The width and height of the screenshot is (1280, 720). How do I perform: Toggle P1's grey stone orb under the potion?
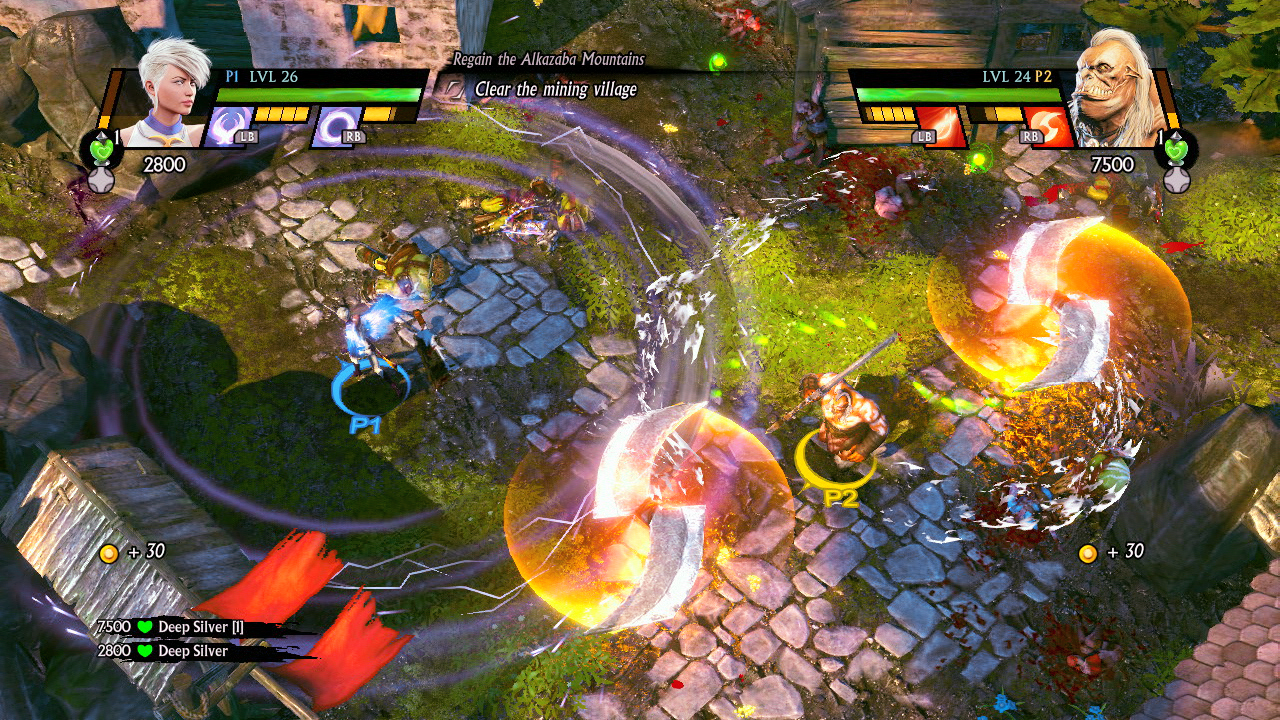coord(103,182)
